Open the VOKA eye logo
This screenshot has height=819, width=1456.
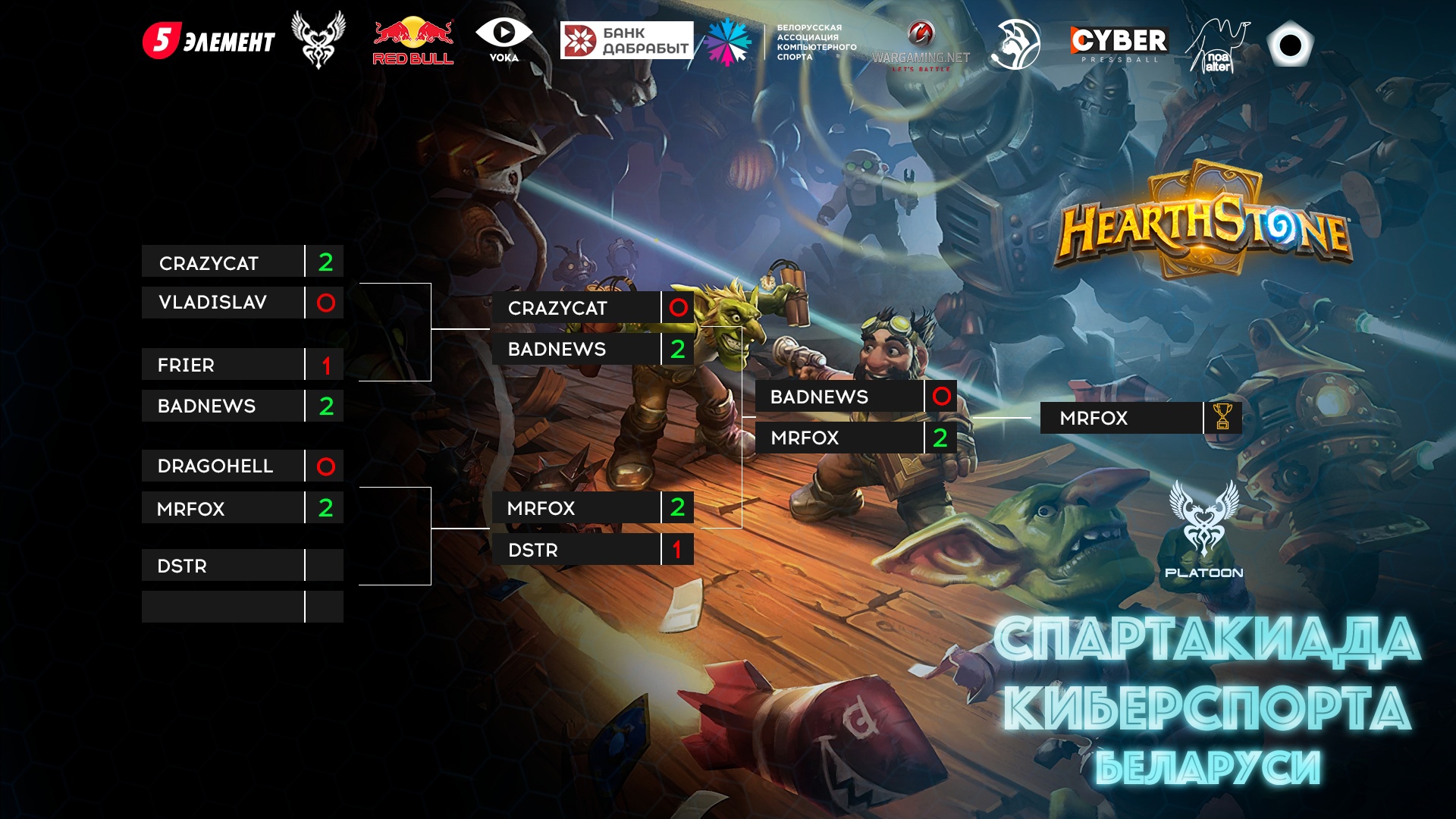504,40
